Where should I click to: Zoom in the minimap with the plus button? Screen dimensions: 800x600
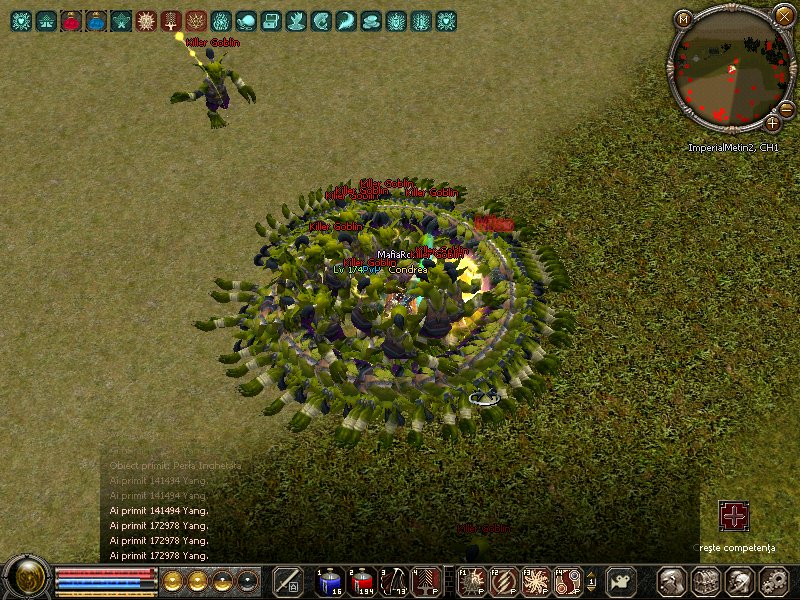tap(773, 123)
